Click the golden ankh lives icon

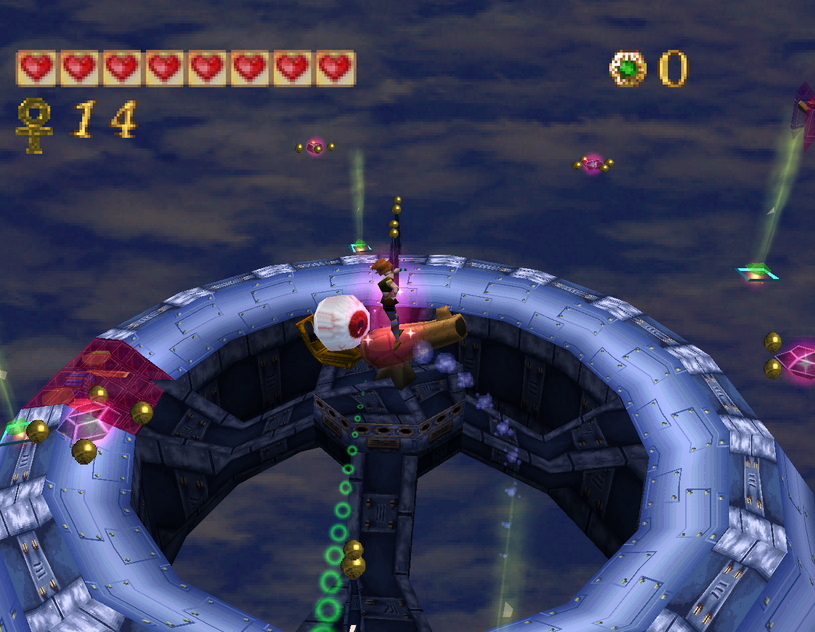coord(35,124)
